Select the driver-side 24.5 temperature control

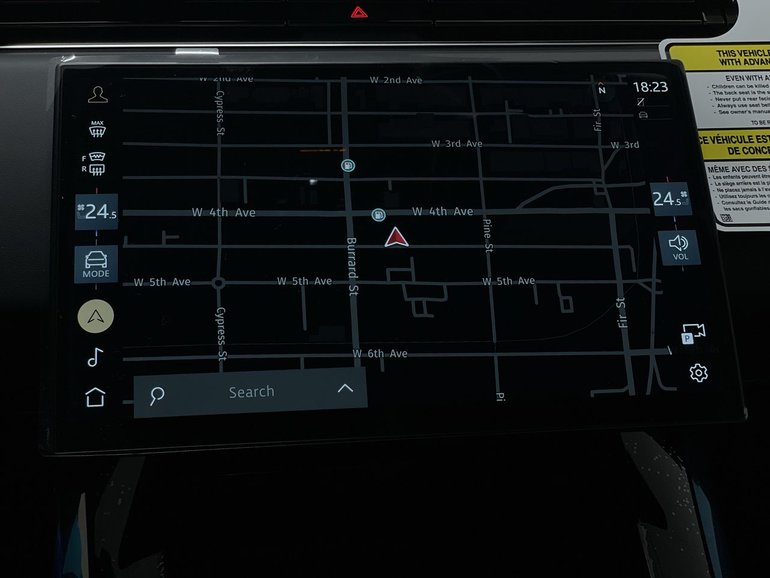97,211
